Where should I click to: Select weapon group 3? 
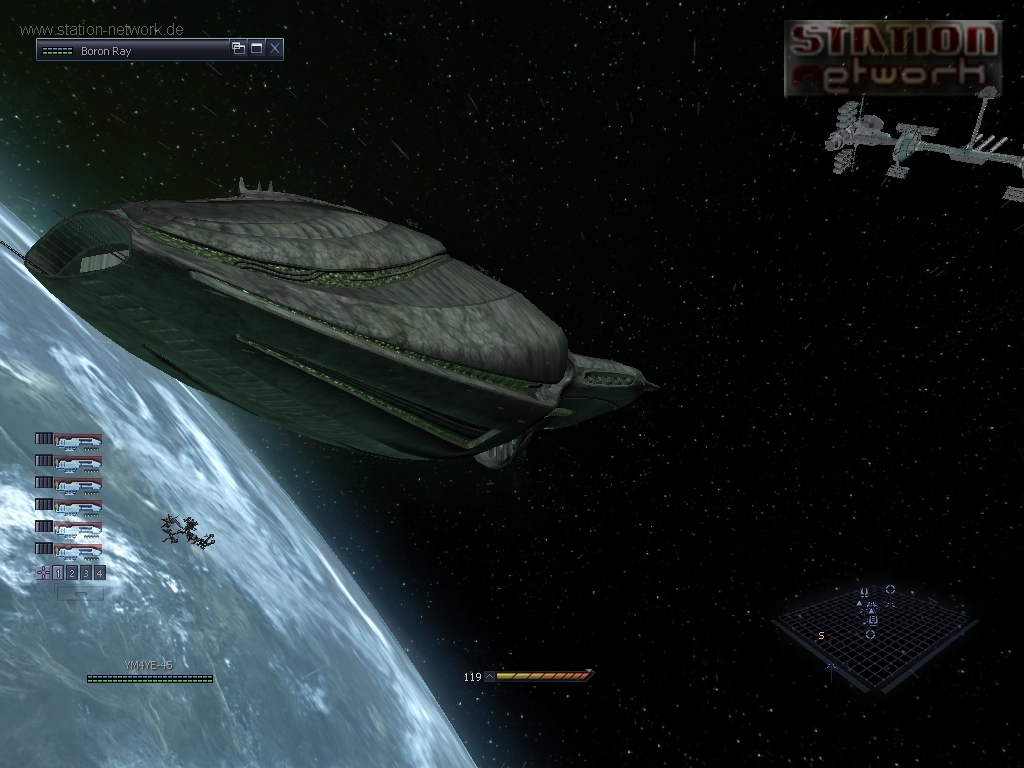click(x=86, y=573)
